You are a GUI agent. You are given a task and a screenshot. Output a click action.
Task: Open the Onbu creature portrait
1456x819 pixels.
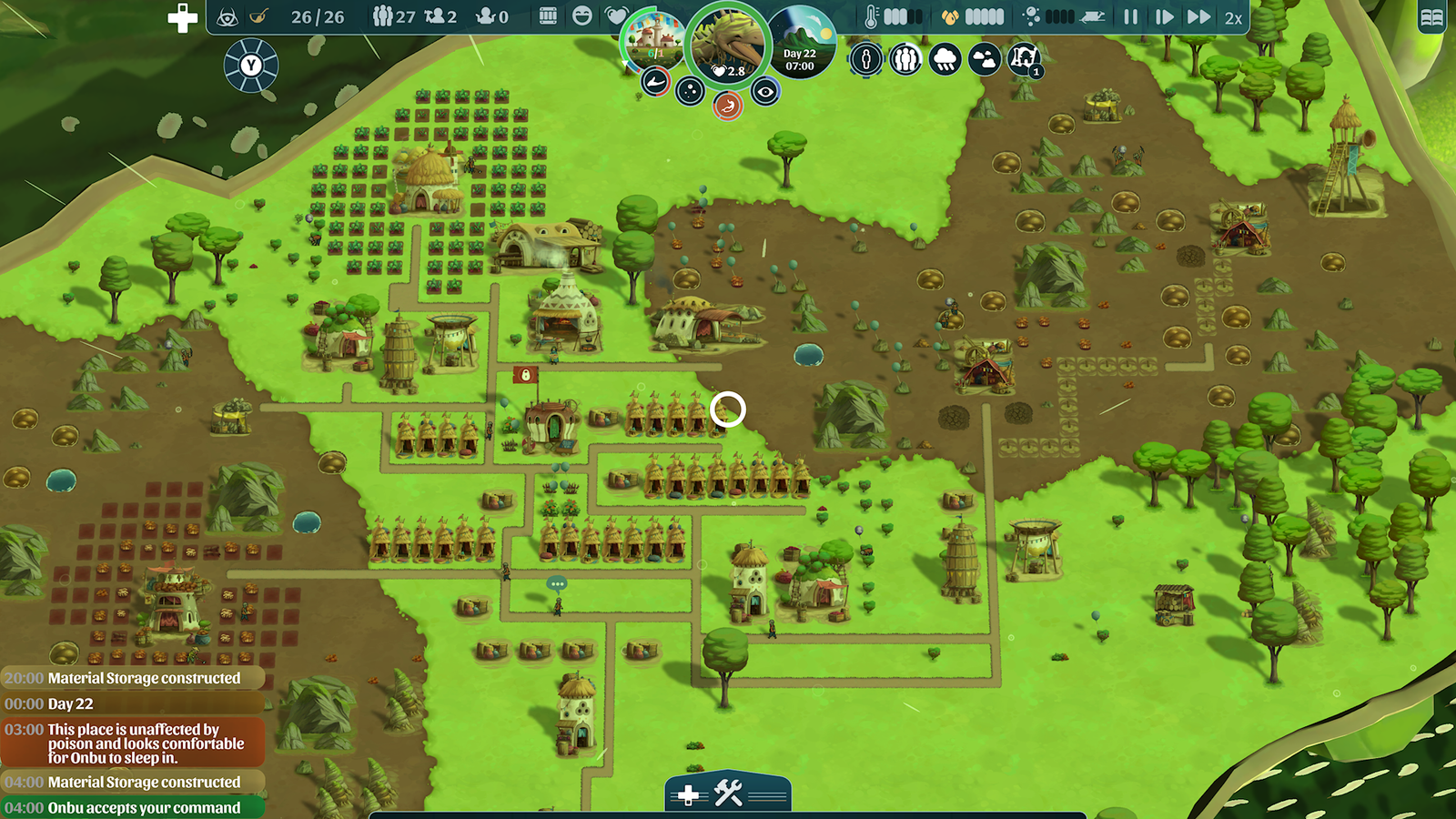pyautogui.click(x=727, y=44)
